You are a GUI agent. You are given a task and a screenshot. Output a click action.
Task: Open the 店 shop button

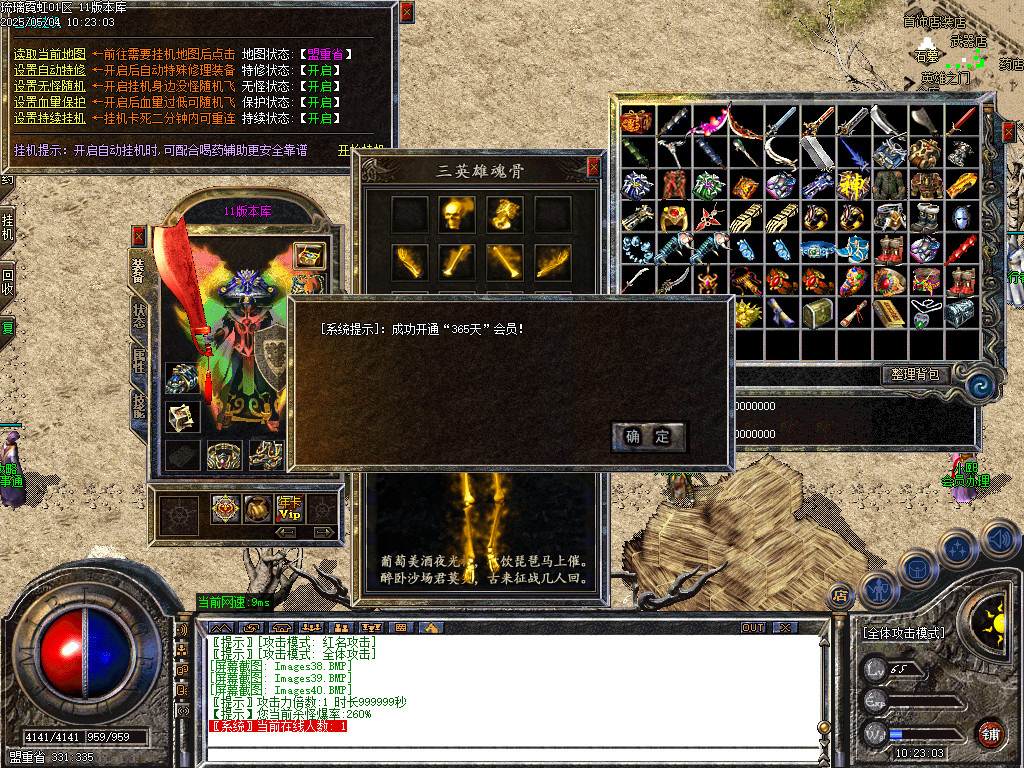[840, 597]
